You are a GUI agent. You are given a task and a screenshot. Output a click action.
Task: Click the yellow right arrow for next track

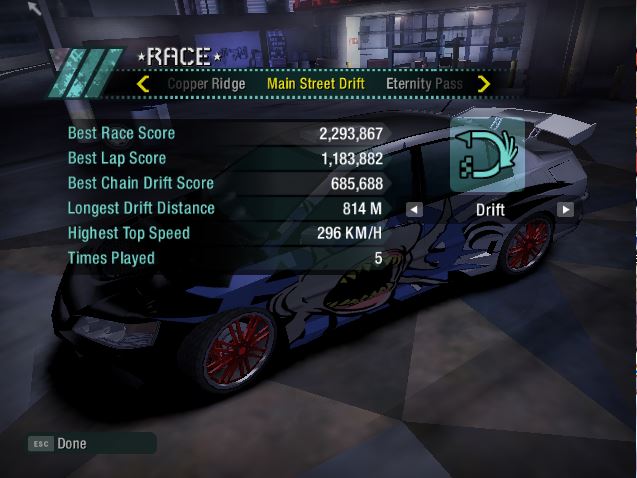click(484, 84)
